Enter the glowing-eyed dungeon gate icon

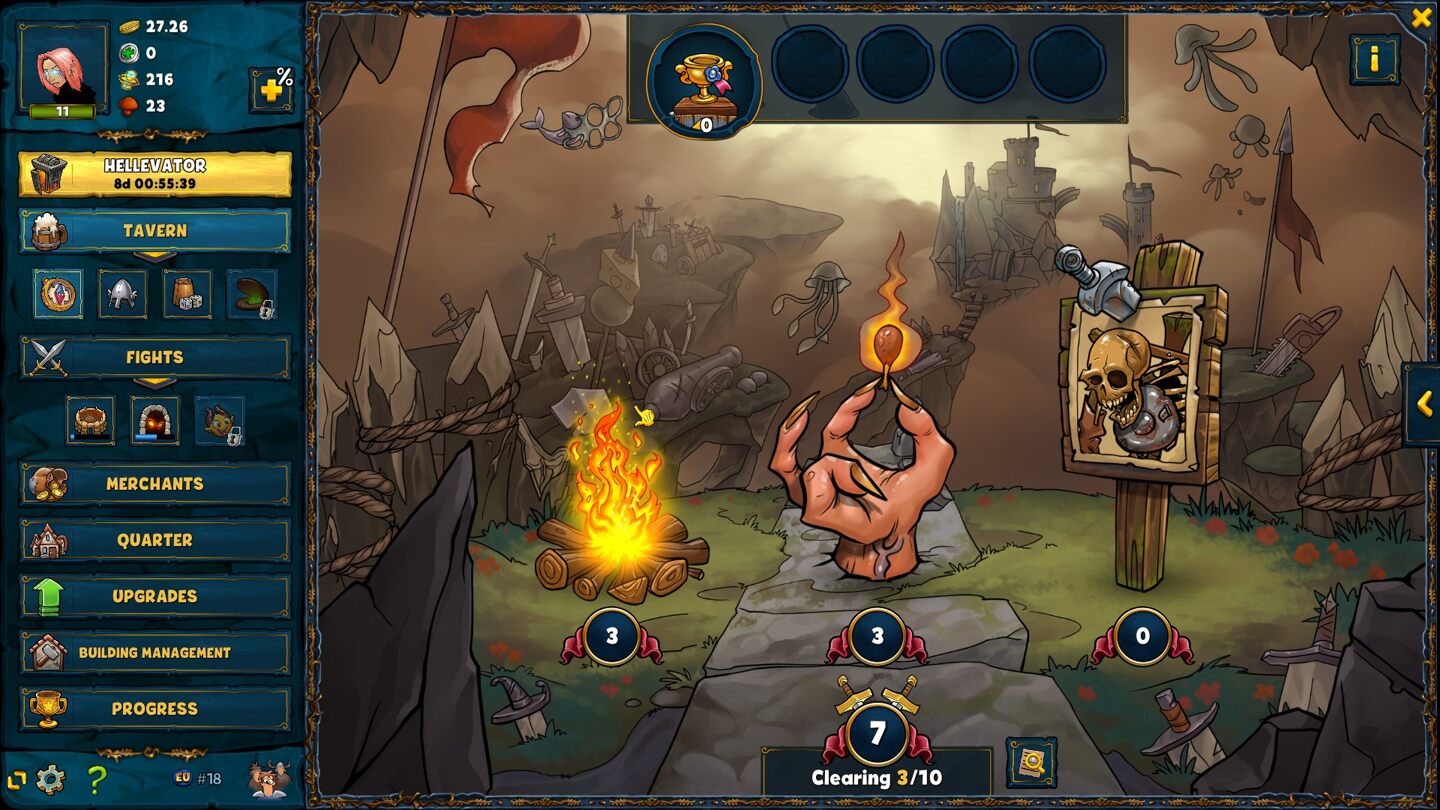click(155, 420)
